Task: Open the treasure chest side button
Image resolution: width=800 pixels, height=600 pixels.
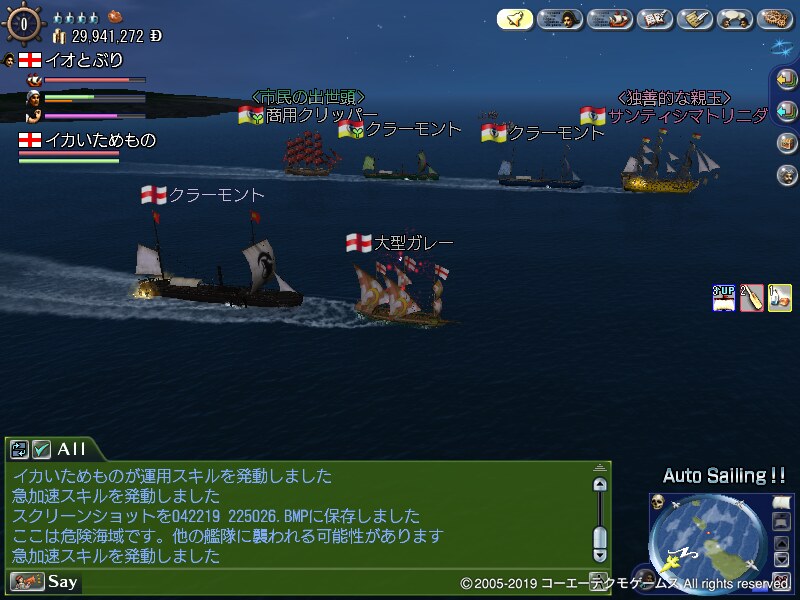Action: click(787, 143)
